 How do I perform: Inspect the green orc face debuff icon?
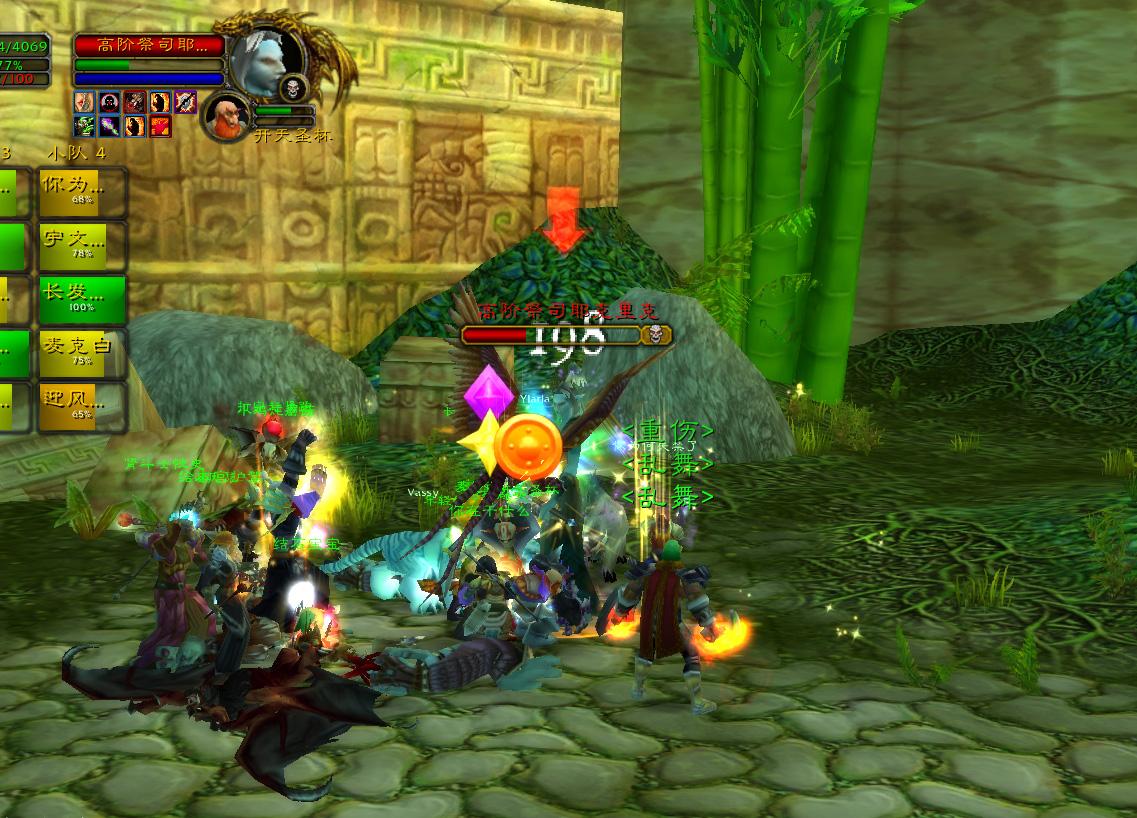pyautogui.click(x=85, y=126)
